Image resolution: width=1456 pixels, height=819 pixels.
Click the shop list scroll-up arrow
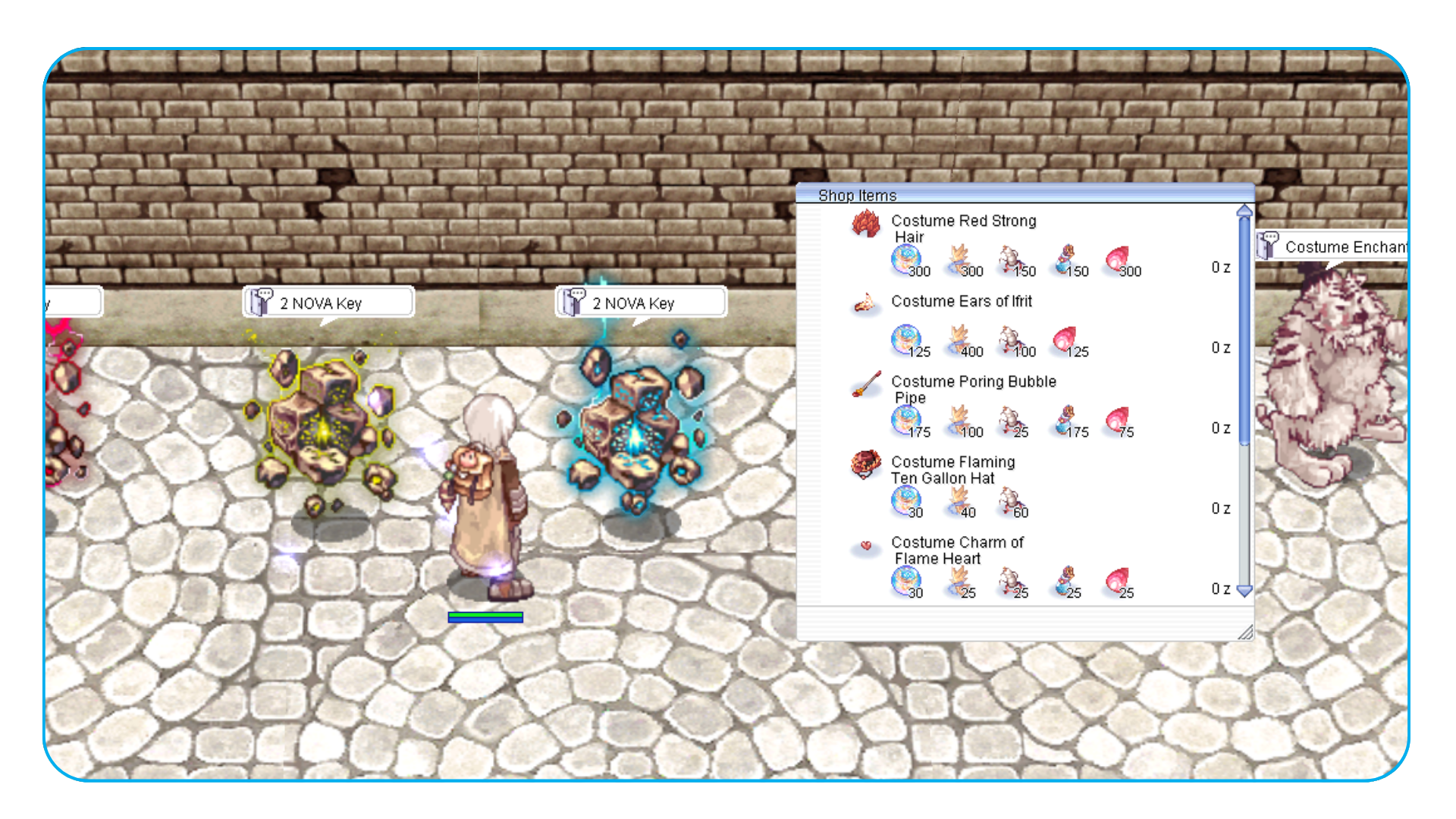[1244, 212]
